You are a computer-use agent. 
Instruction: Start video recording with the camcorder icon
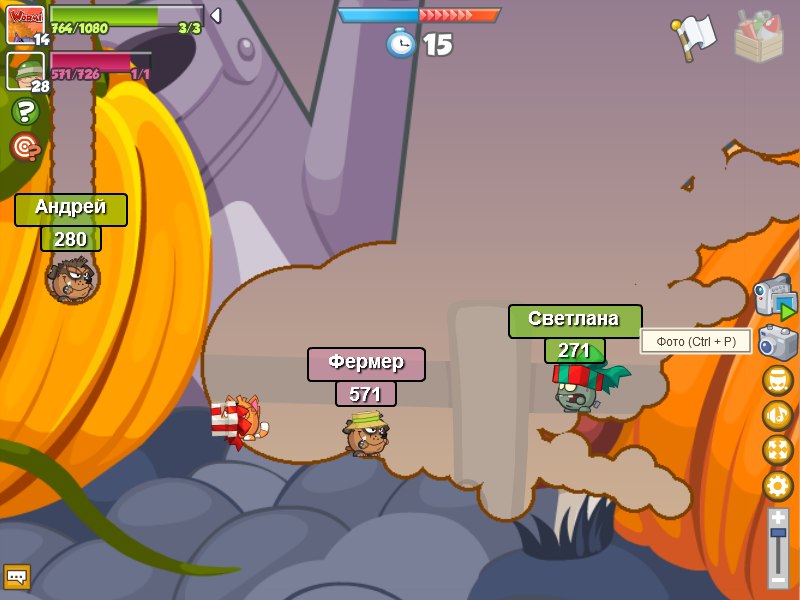(776, 298)
